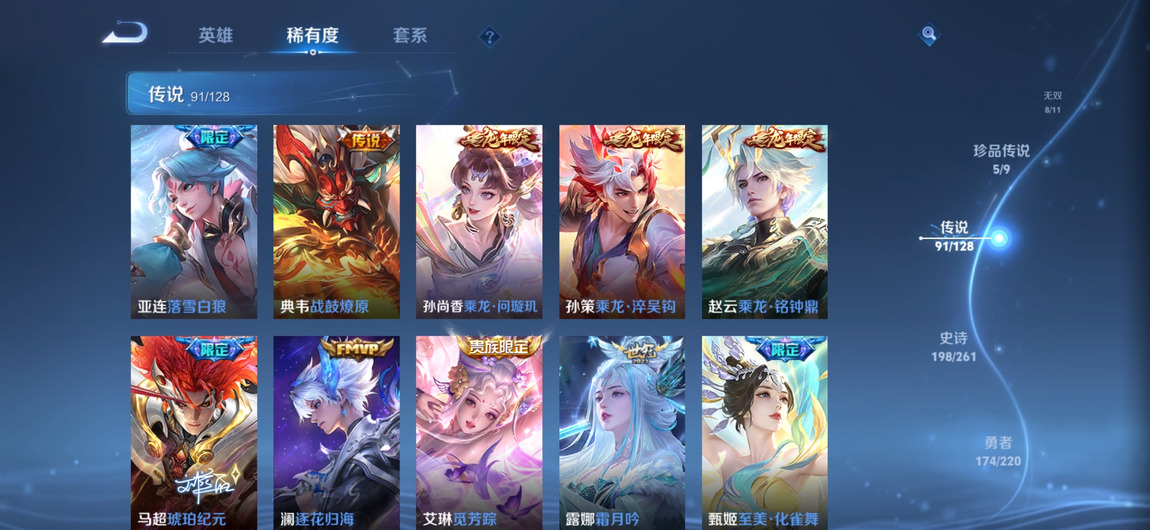The image size is (1150, 530).
Task: Select the 孙策 乘龙·淬吴钩 skin card
Action: coord(622,222)
